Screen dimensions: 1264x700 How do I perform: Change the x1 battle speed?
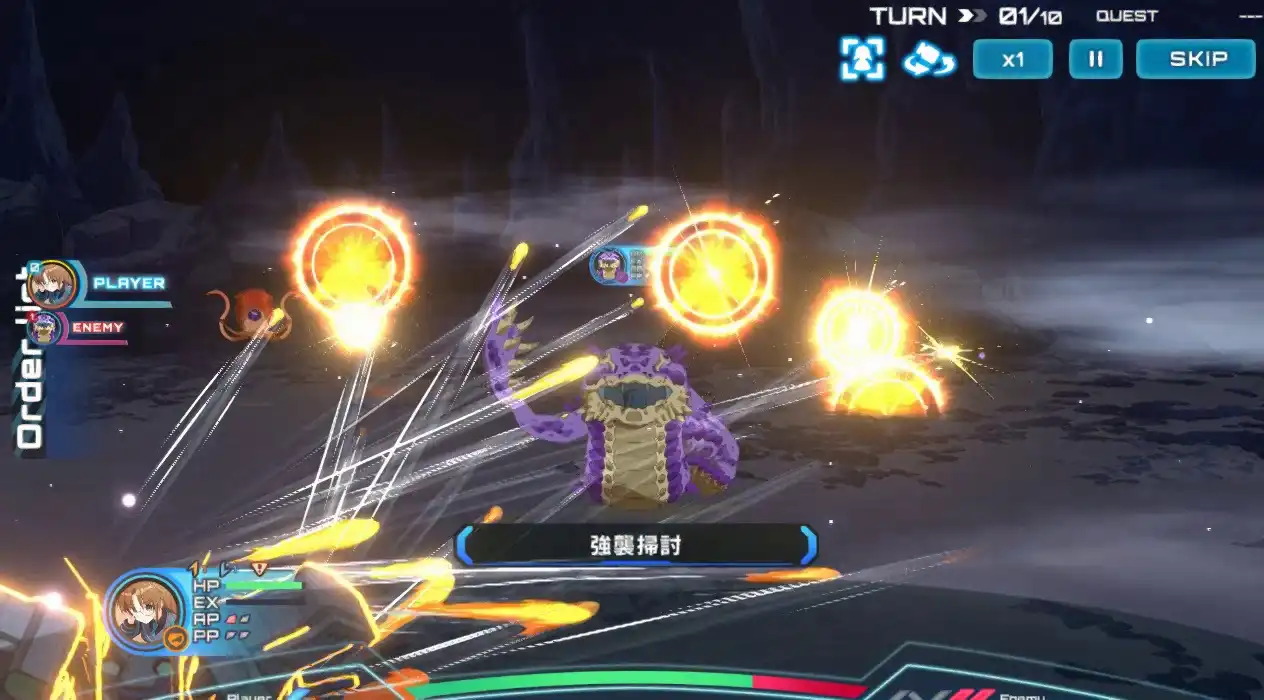coord(1012,59)
